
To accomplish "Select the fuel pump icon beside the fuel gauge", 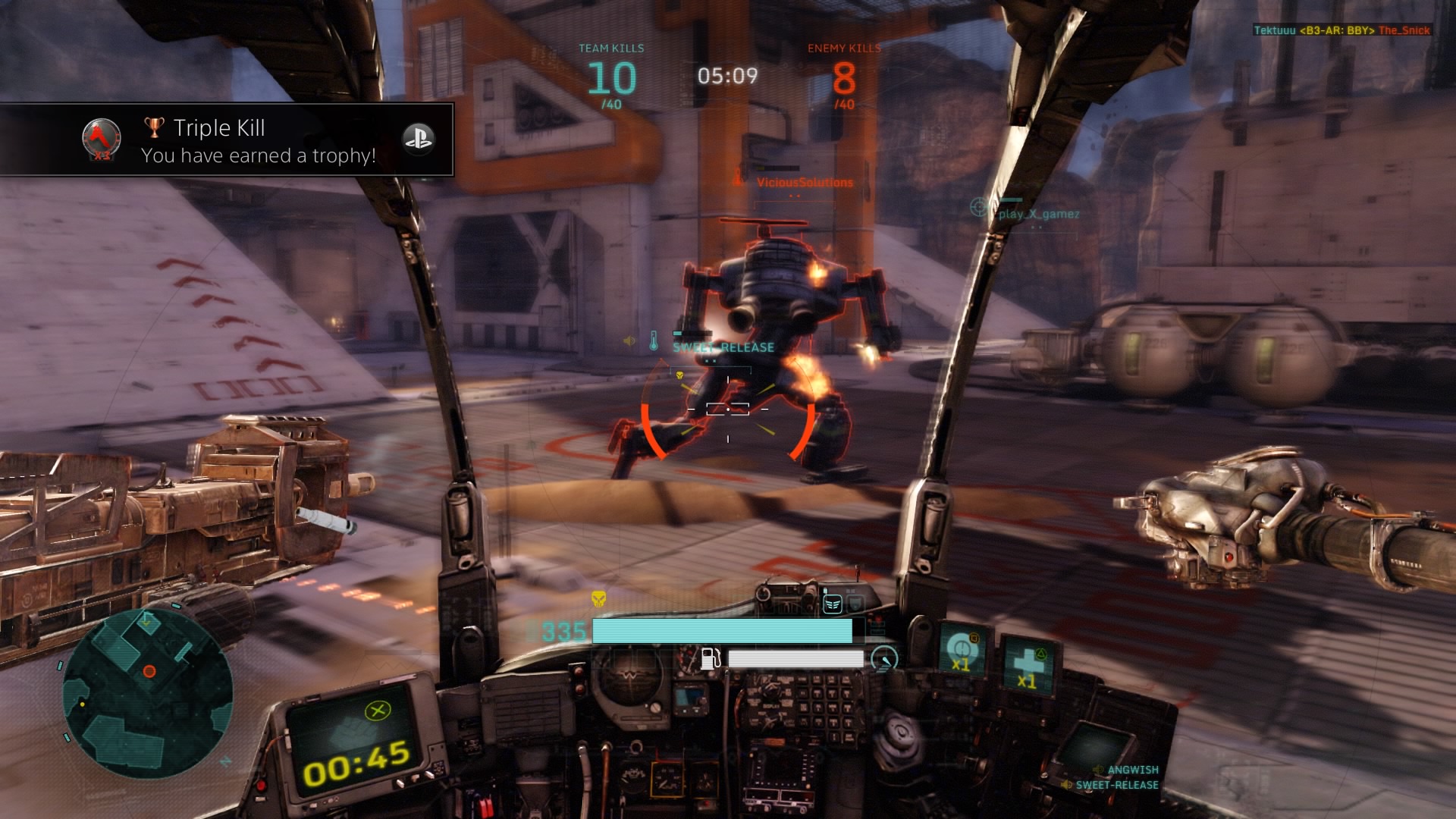I will 711,658.
